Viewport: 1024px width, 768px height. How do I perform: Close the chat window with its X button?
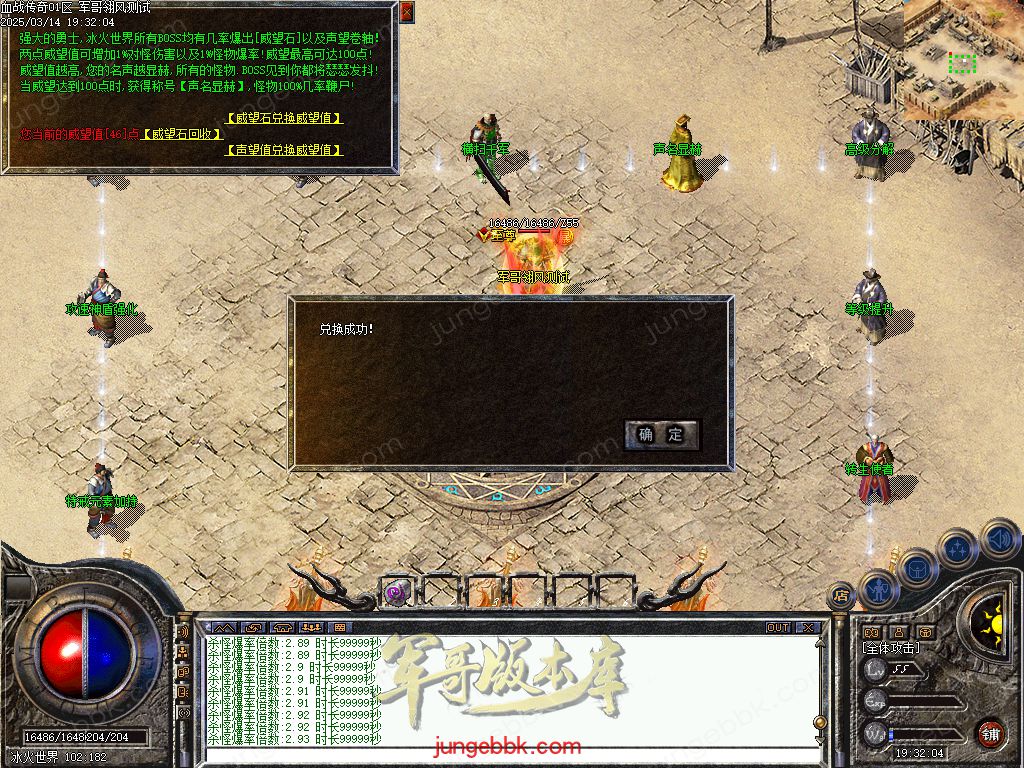pos(808,628)
